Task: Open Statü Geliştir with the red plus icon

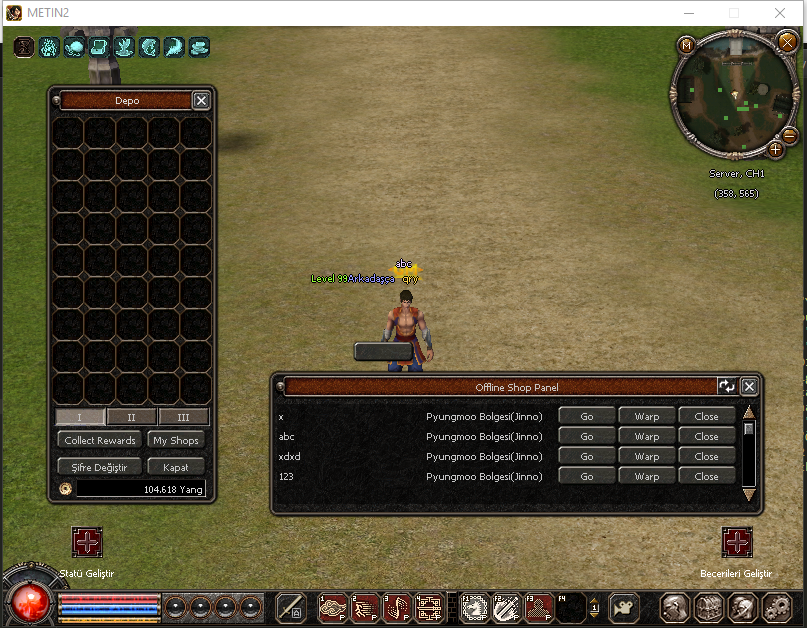Action: tap(87, 542)
